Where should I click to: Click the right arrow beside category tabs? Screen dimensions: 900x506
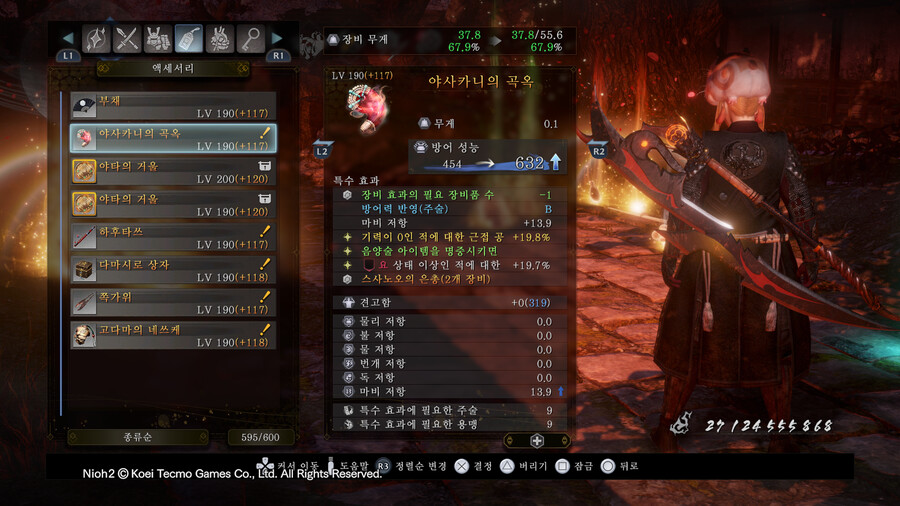tap(278, 39)
